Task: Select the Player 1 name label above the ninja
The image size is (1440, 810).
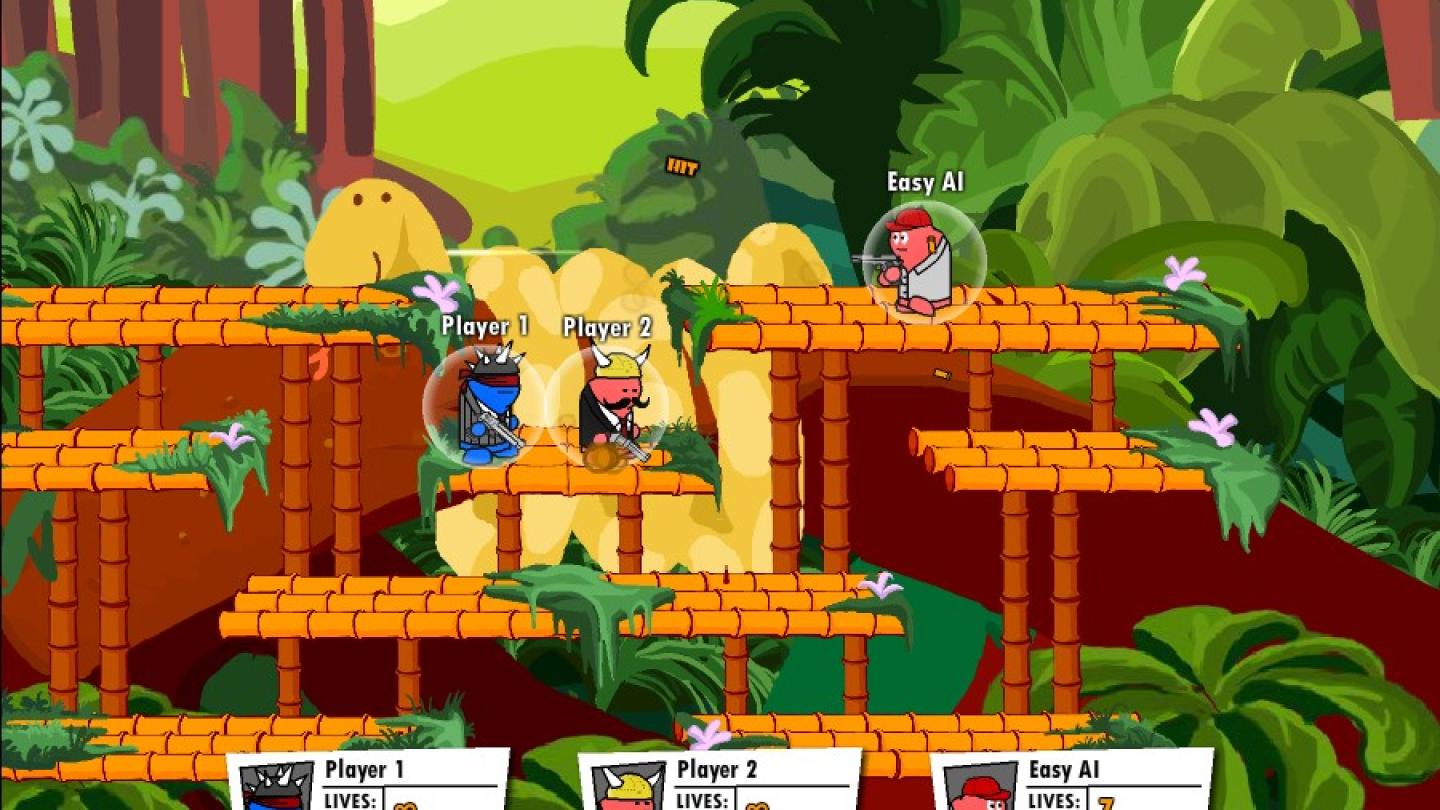Action: (484, 327)
